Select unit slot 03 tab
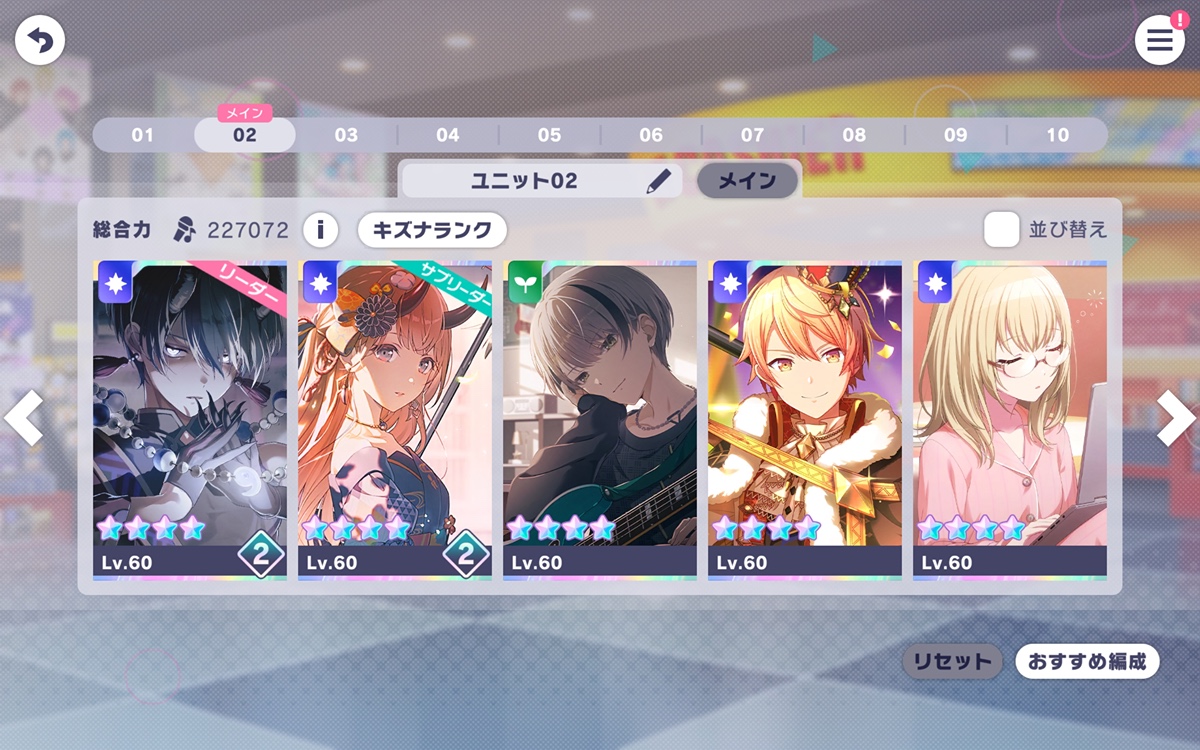 pyautogui.click(x=346, y=135)
